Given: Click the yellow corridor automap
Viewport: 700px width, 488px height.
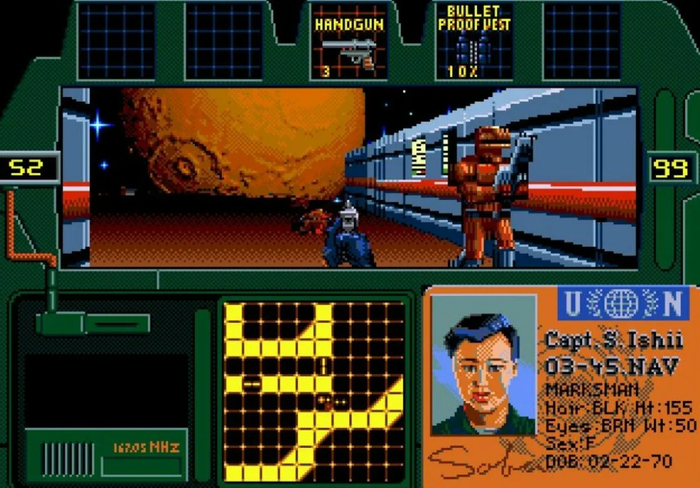Looking at the screenshot, I should point(312,391).
